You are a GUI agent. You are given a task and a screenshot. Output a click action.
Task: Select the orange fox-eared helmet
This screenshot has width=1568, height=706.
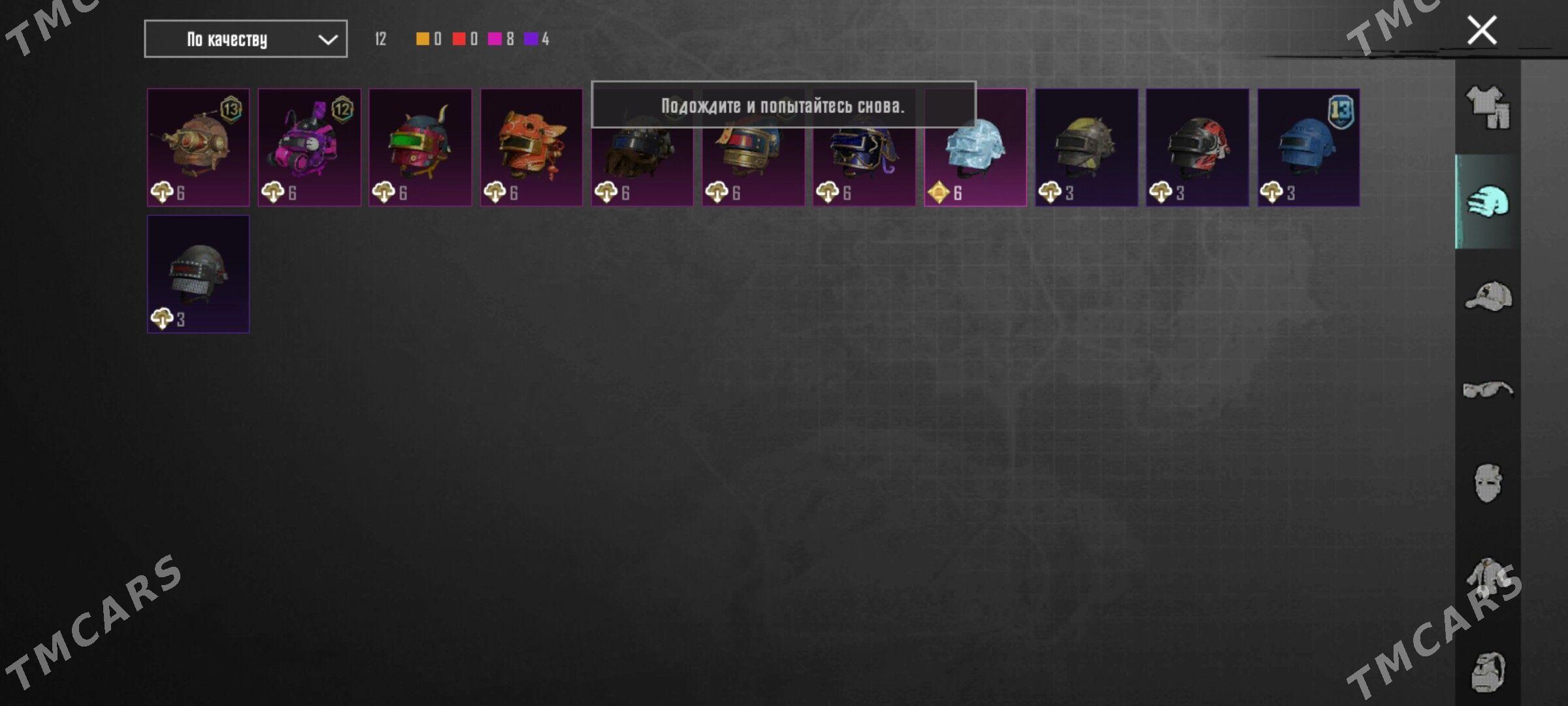tap(531, 148)
